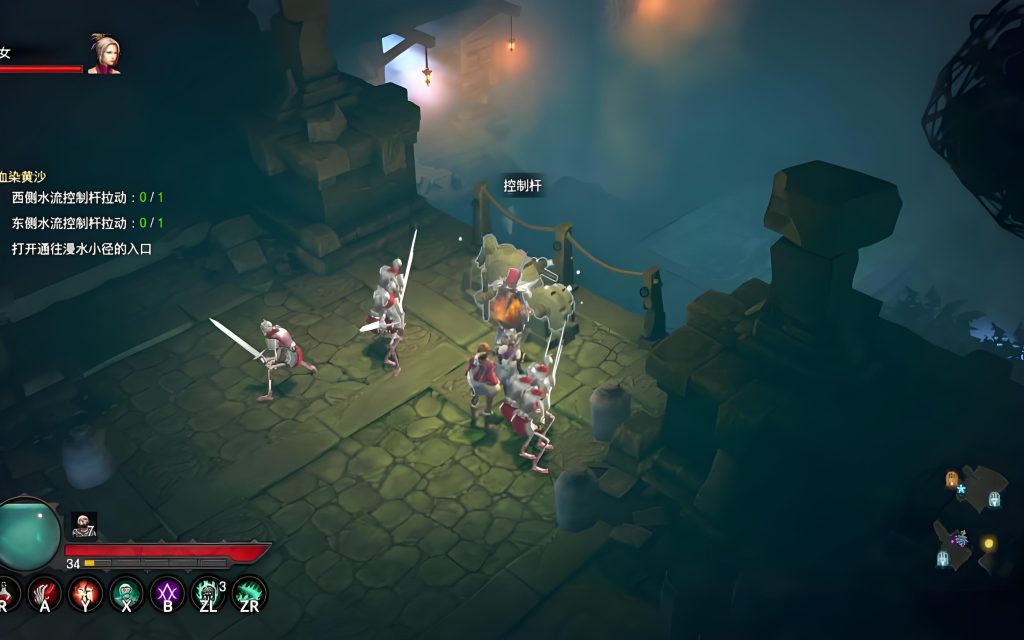Open the 血染黄沙 quest tracker title

point(23,176)
